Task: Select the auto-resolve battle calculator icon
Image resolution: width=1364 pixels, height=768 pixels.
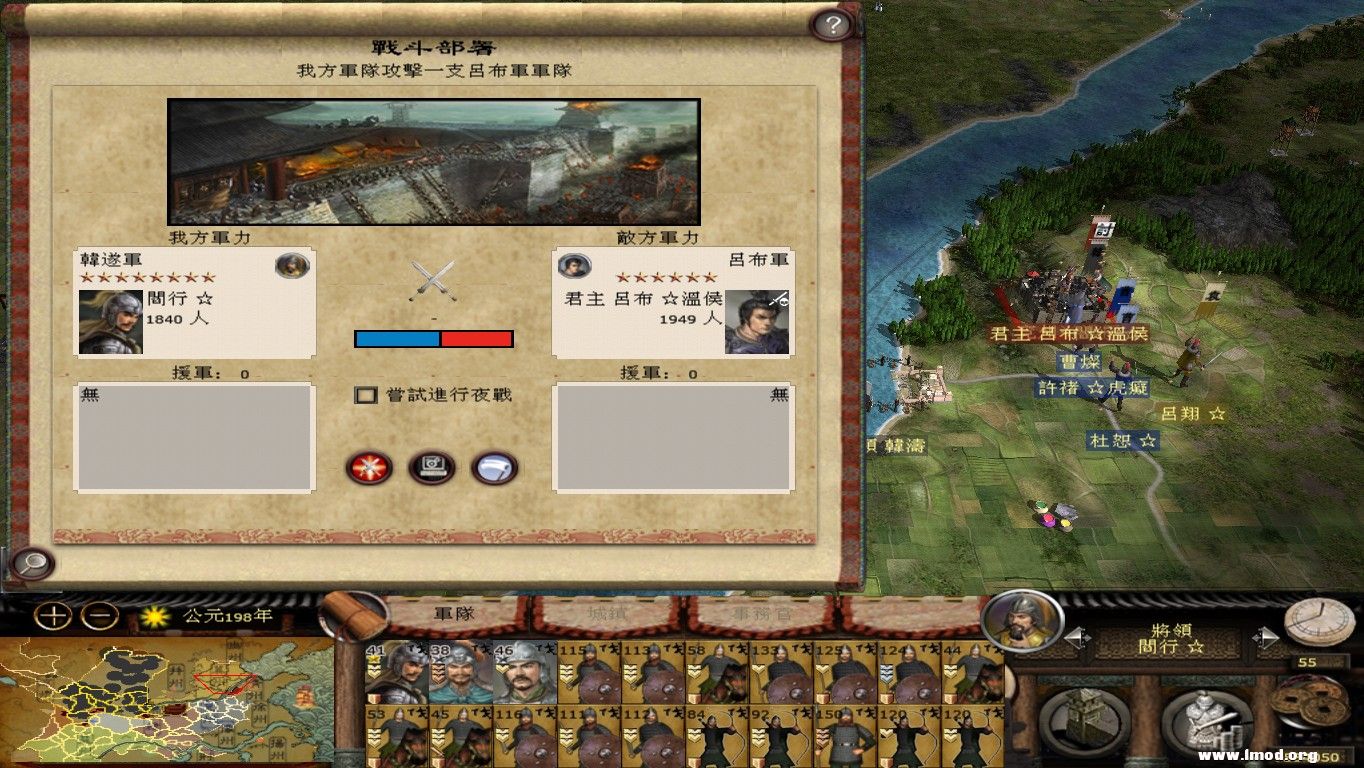Action: (432, 466)
